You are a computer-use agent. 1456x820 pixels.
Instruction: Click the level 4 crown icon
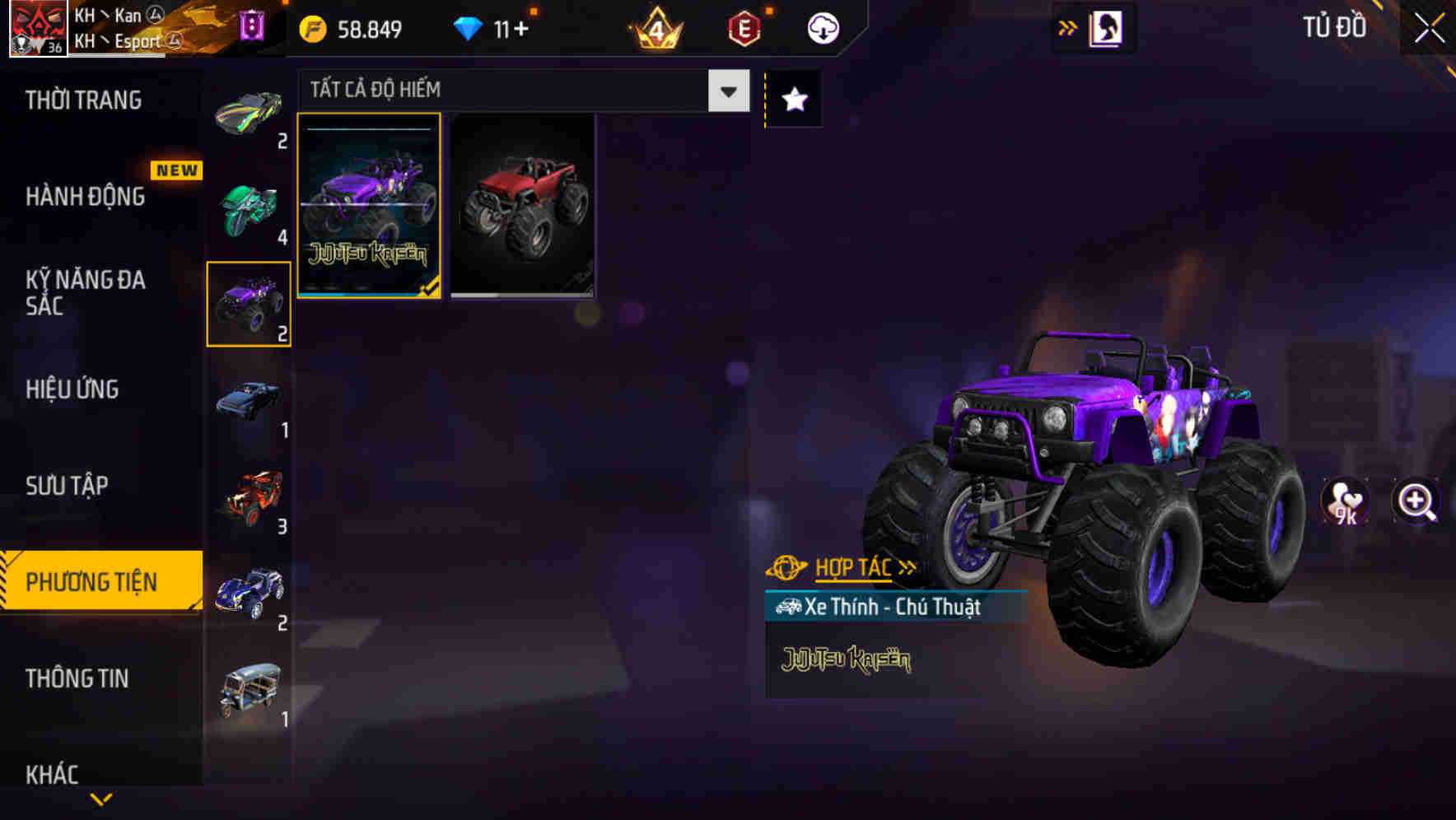point(656,28)
